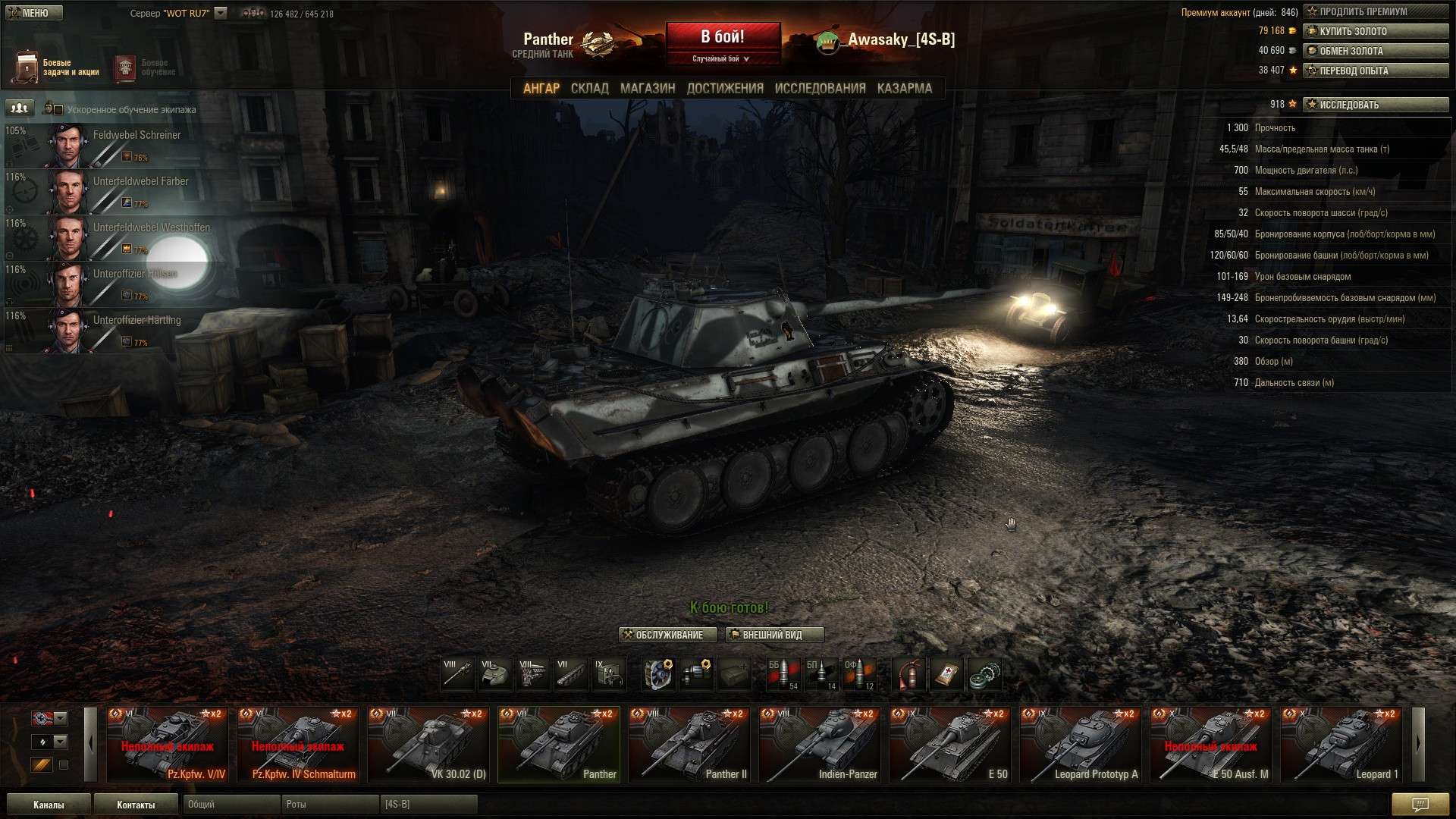The width and height of the screenshot is (1456, 819).
Task: Open the КАЗАРМА tab
Action: tap(904, 89)
